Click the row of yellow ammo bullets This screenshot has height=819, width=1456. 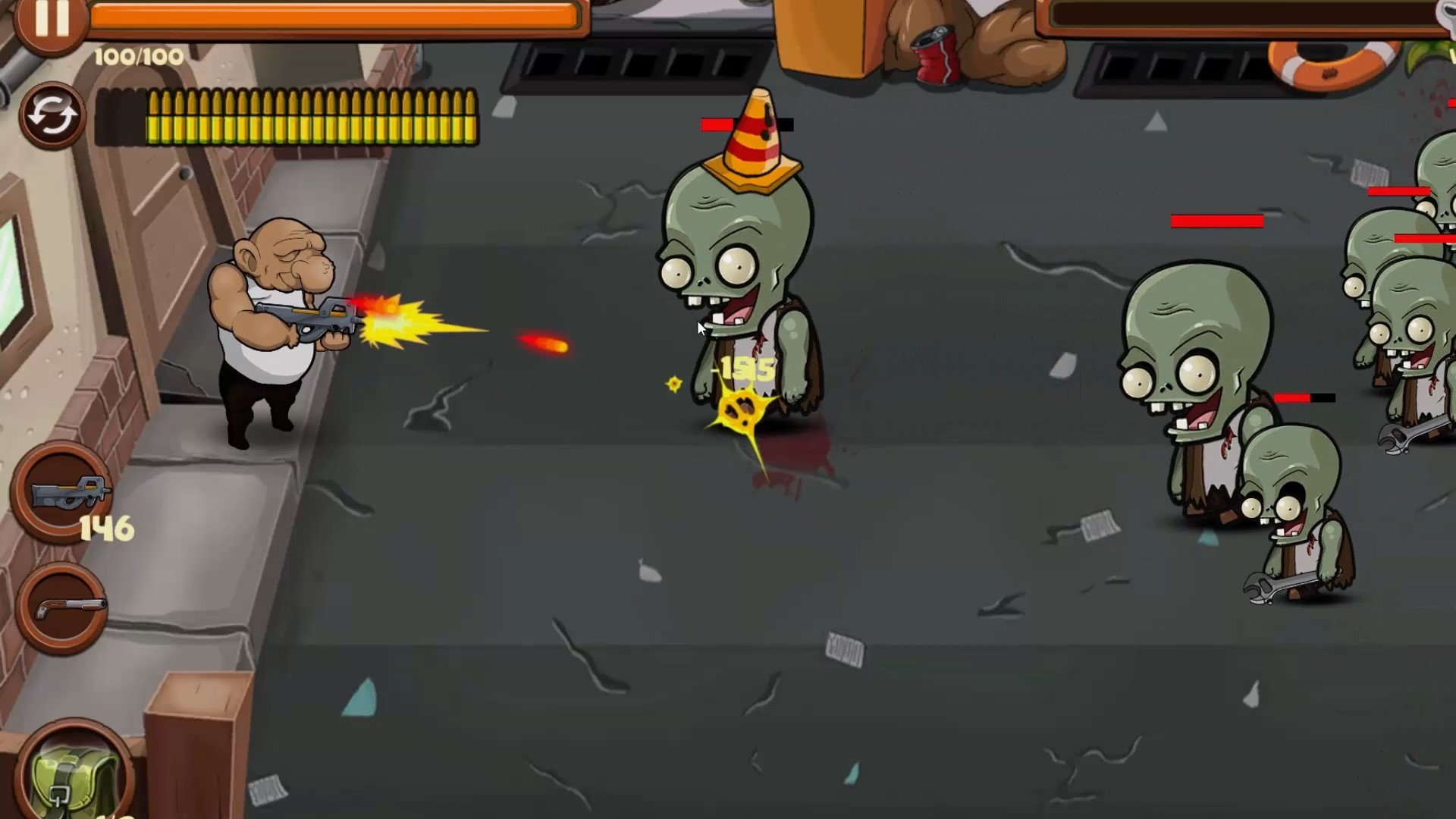(311, 118)
